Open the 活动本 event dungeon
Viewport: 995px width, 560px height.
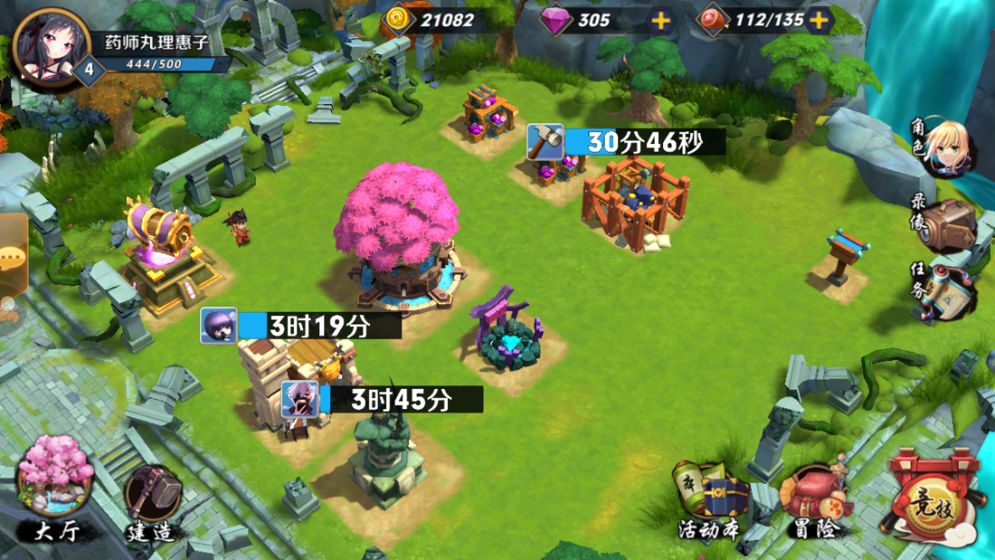click(x=709, y=497)
